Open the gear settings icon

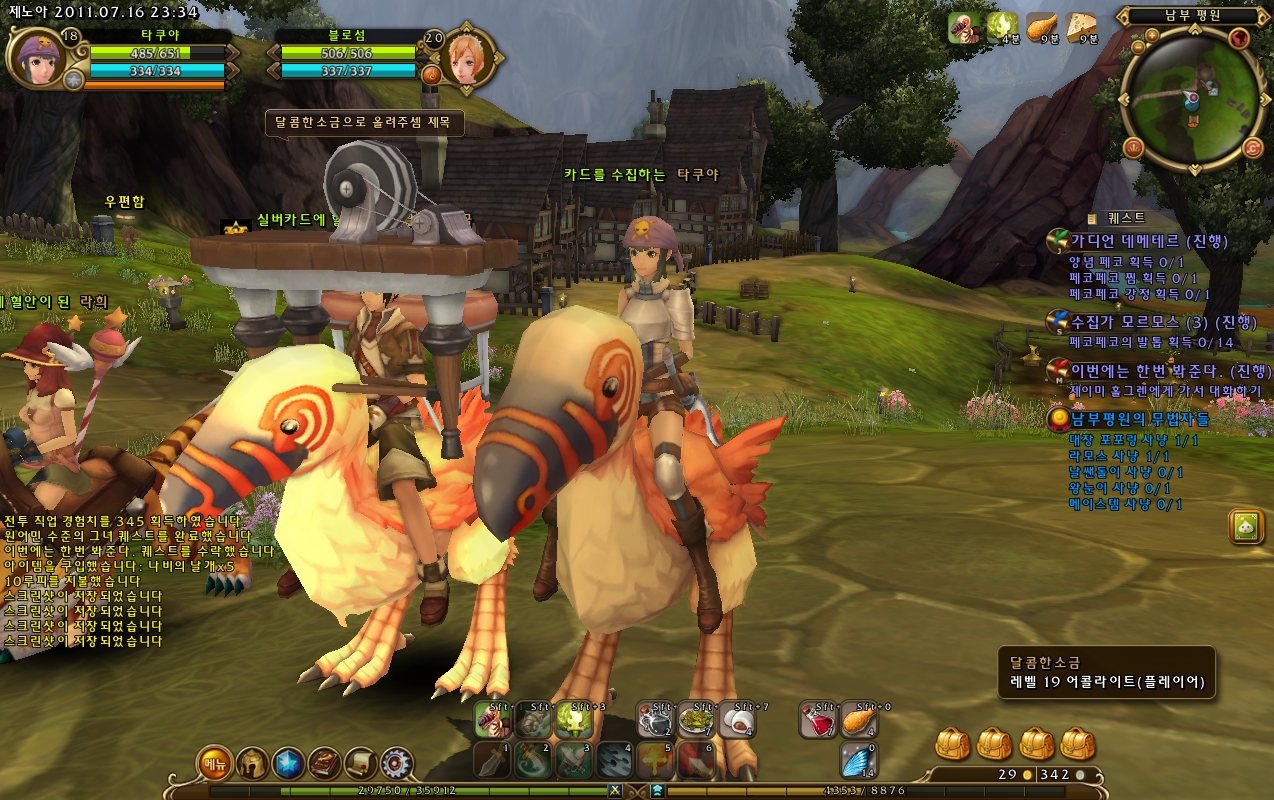click(x=396, y=764)
